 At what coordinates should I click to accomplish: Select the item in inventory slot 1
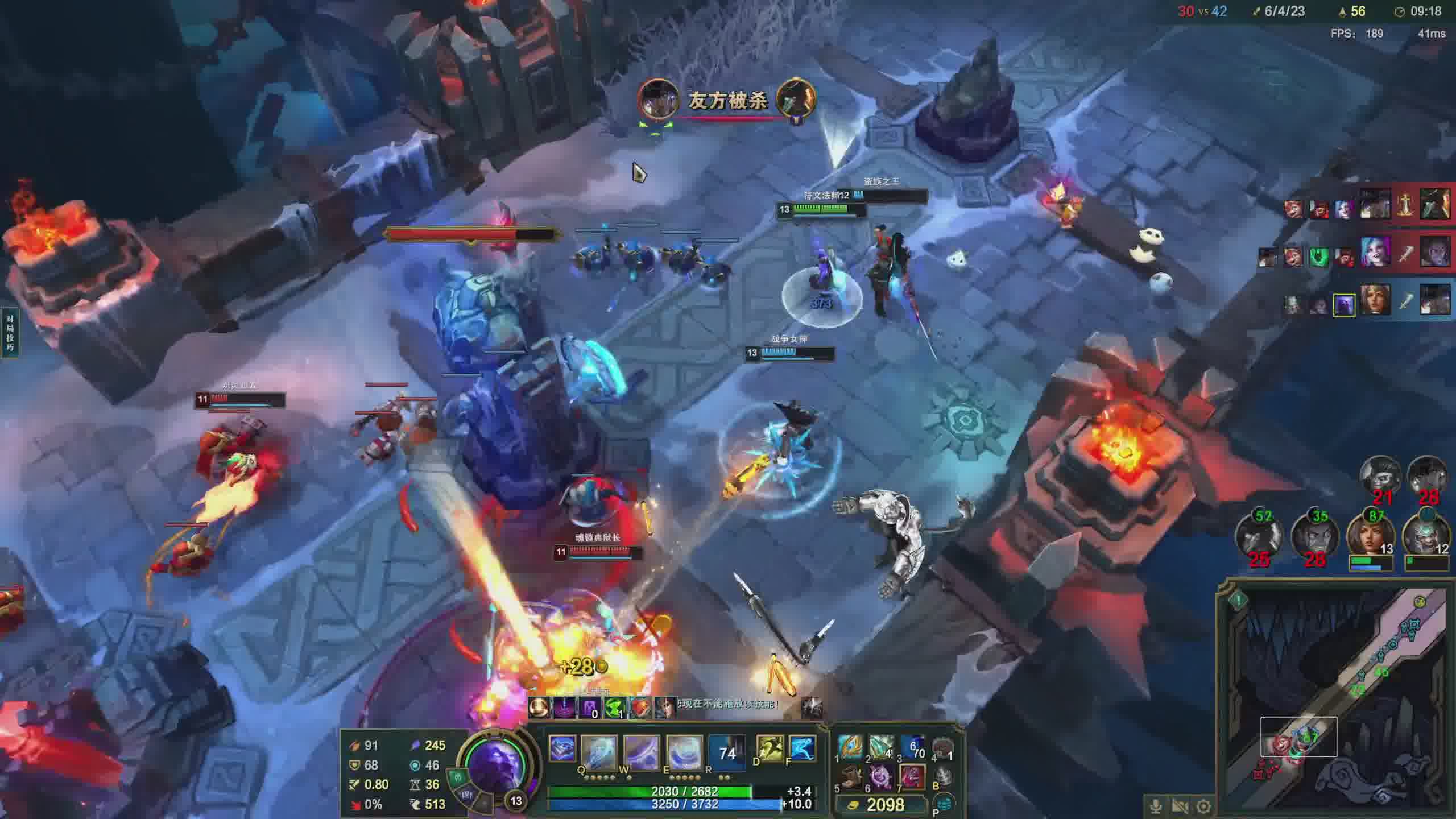[x=850, y=746]
